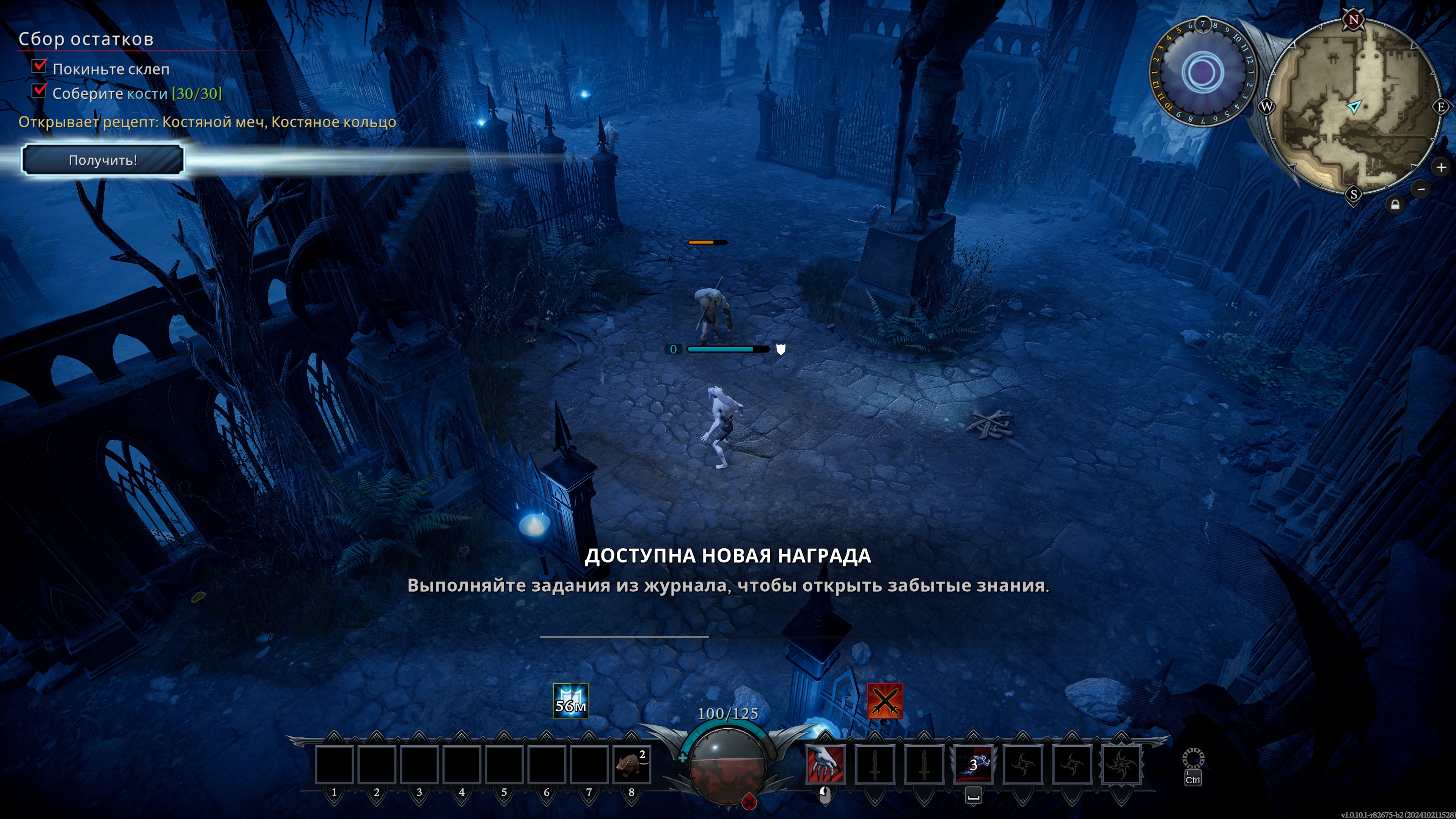Claim the reward with the Получить! button

coord(103,160)
